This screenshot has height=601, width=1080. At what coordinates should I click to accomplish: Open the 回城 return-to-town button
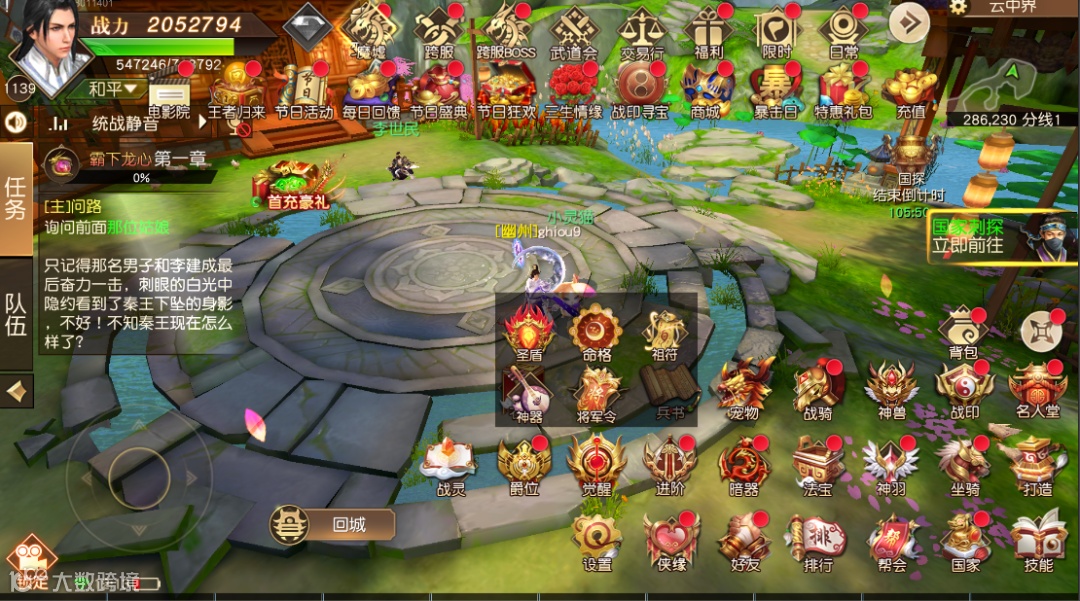[332, 524]
